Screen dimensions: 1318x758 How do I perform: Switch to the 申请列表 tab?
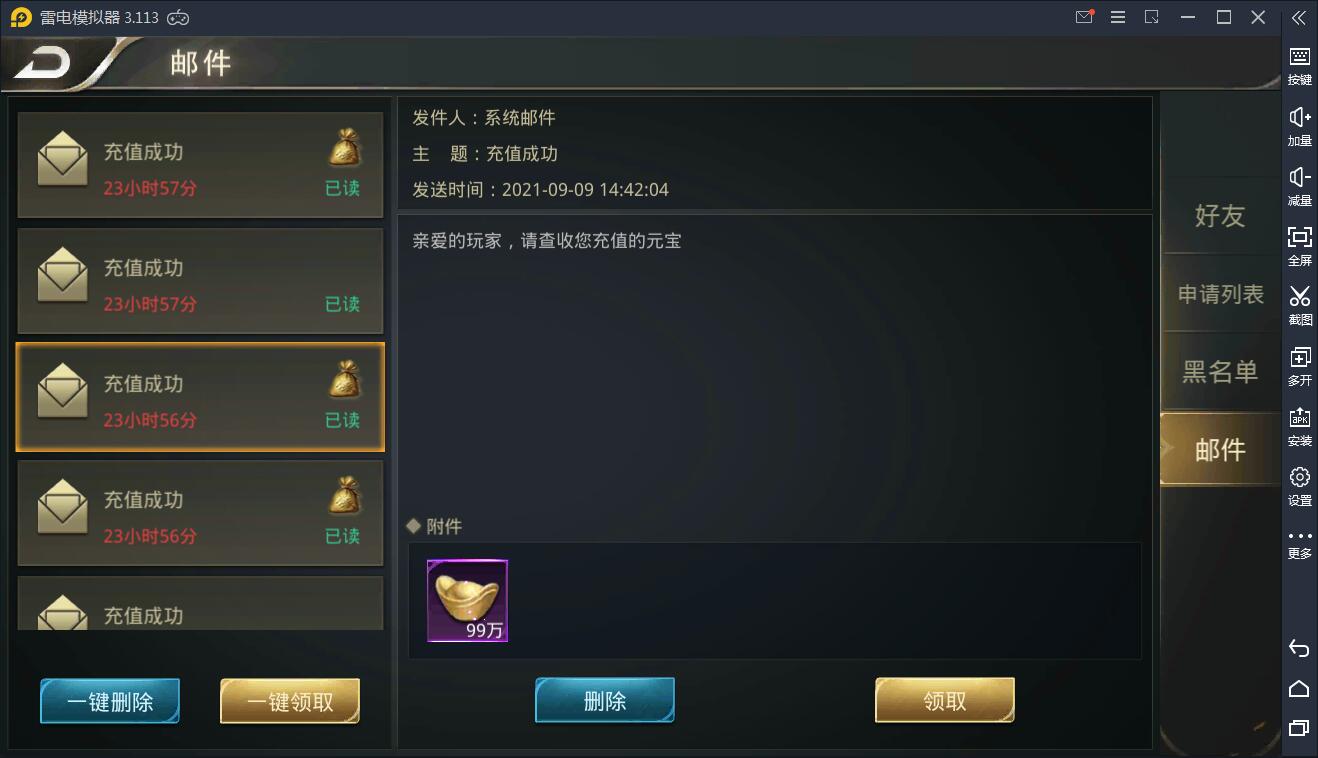point(1221,294)
